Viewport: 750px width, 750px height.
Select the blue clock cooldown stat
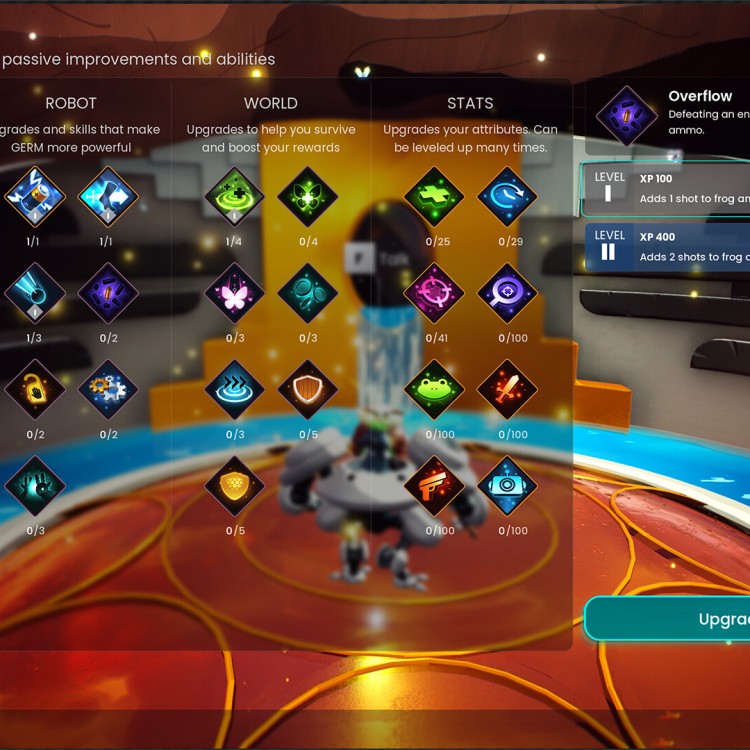(x=507, y=197)
